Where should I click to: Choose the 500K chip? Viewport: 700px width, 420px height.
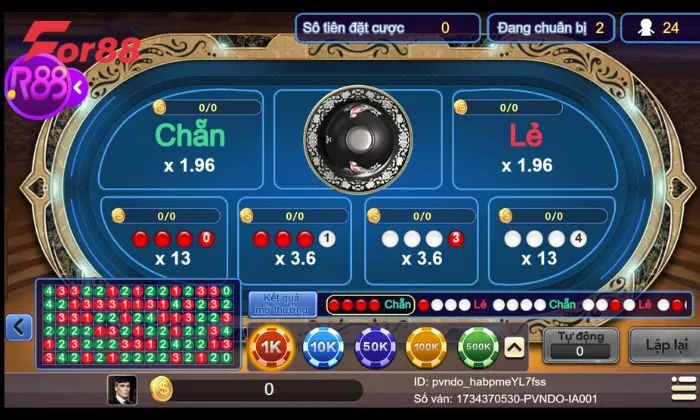479,346
